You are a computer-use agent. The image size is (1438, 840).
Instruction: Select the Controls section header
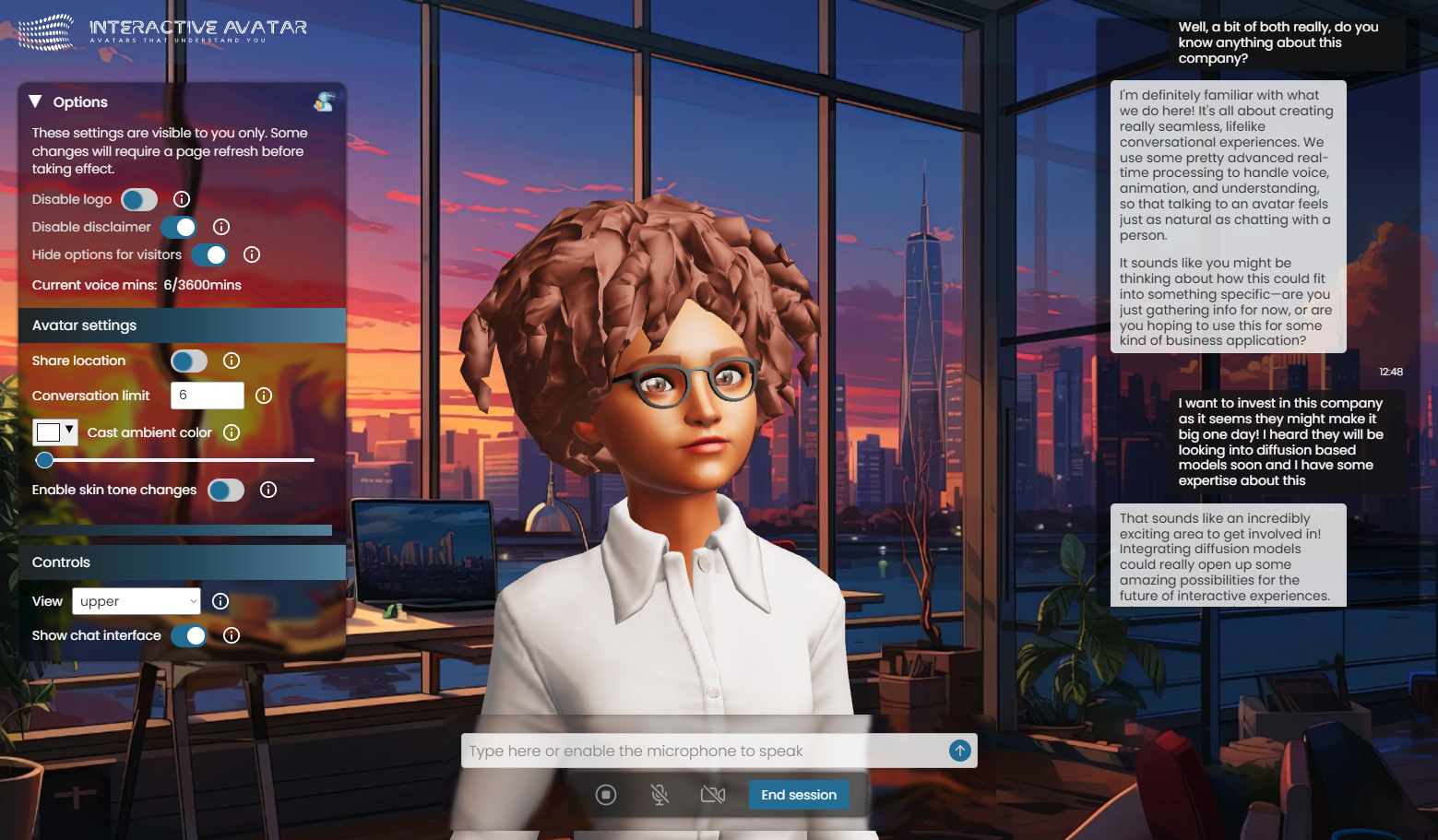coord(61,562)
